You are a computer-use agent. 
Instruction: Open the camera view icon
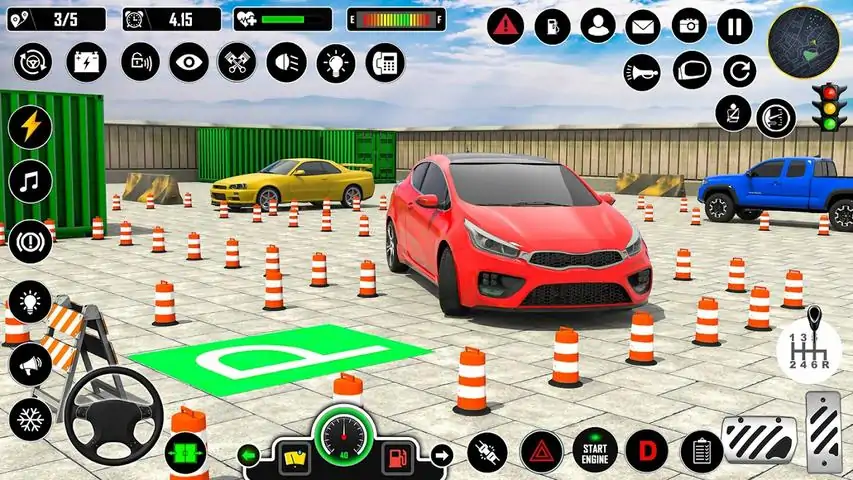point(689,26)
